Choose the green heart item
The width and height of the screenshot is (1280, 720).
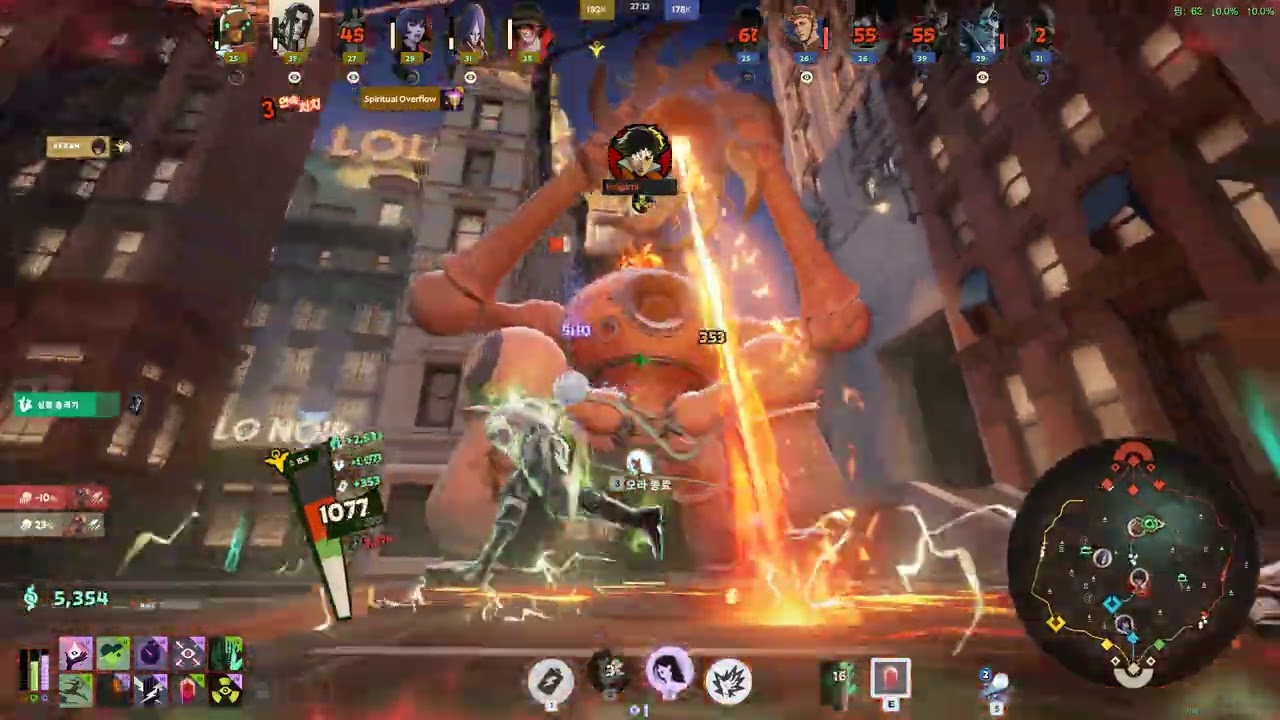[113, 654]
